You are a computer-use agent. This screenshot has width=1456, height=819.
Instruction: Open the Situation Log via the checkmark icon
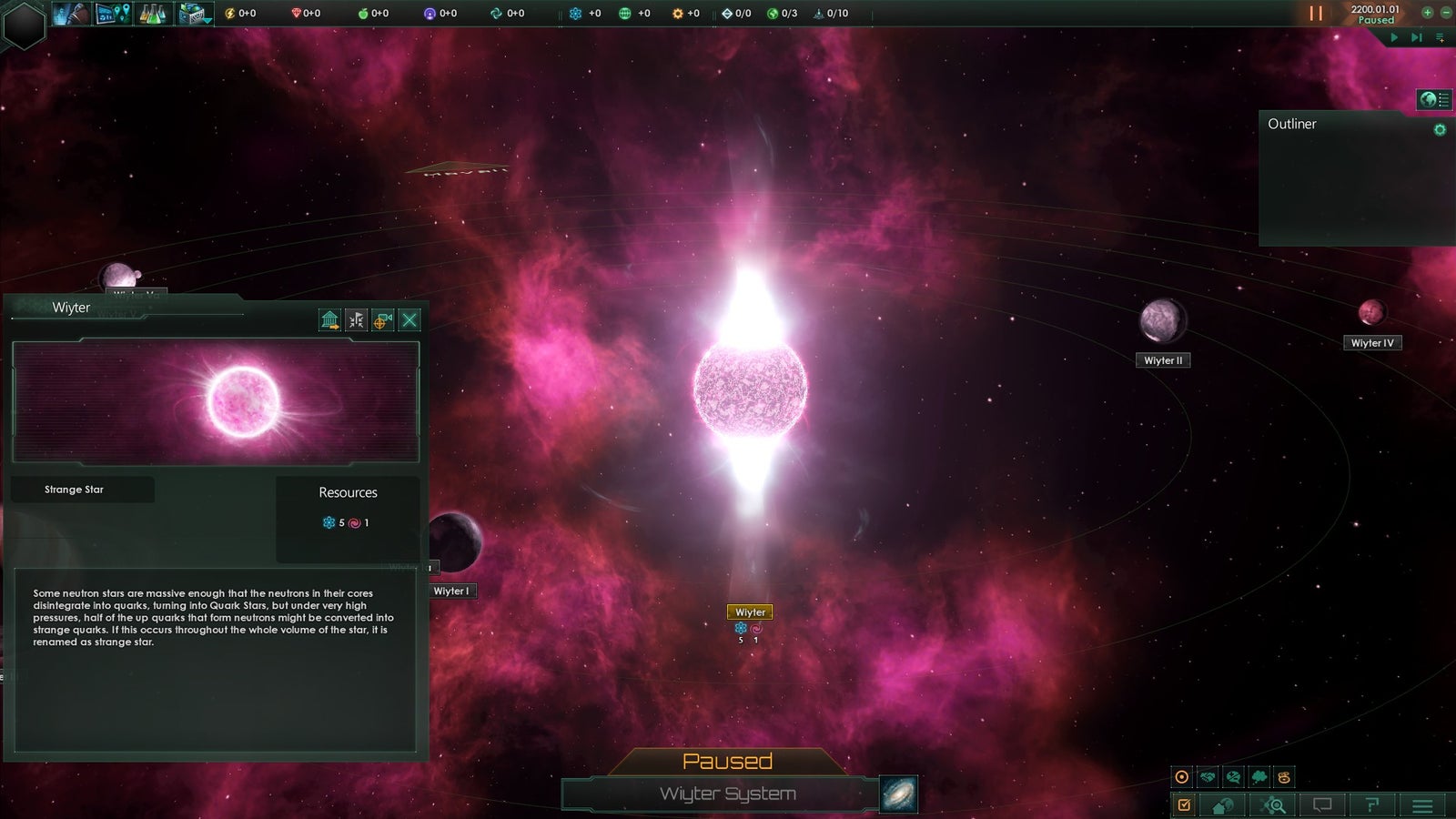tap(1184, 804)
